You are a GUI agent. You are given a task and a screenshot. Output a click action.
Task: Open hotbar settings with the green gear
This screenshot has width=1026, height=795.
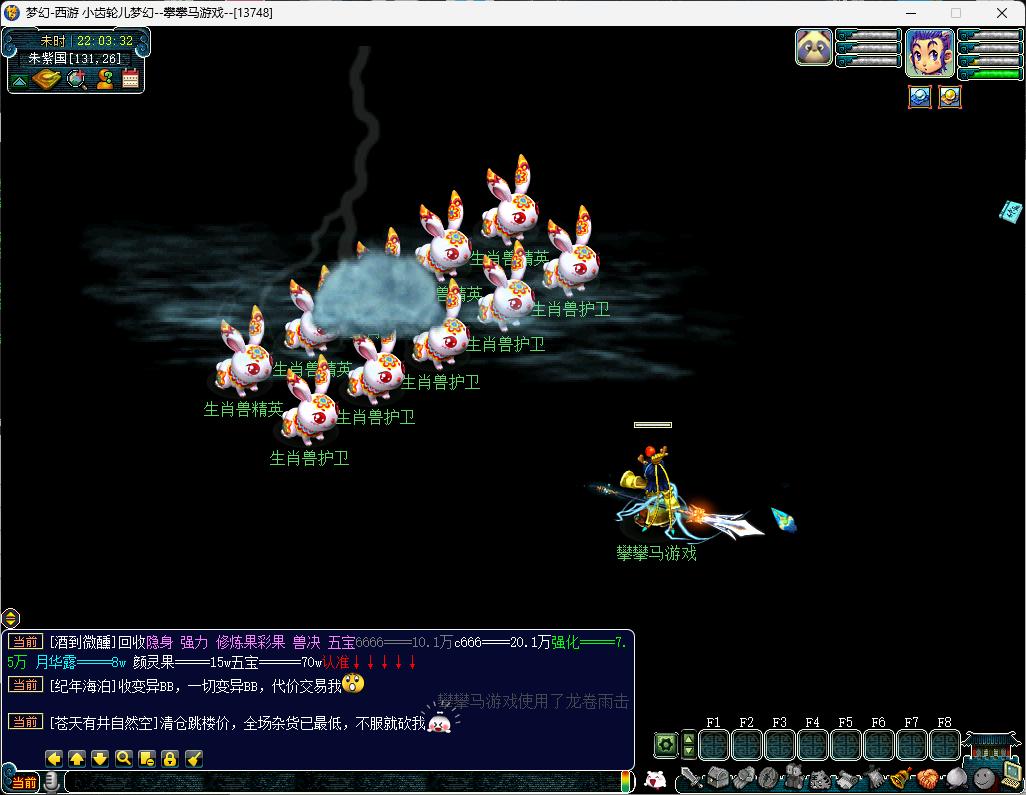665,745
